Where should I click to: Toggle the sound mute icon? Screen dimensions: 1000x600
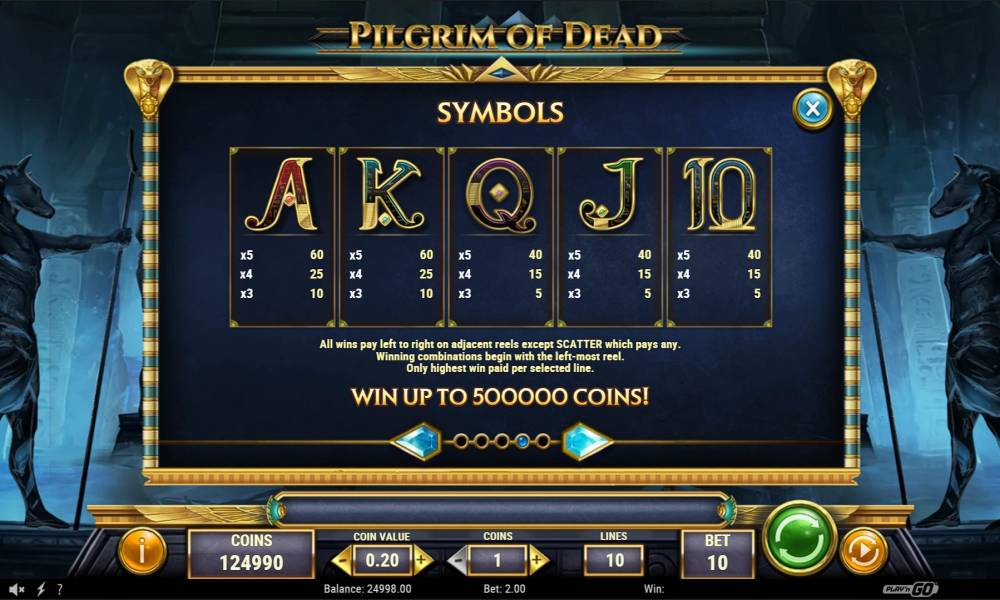16,589
